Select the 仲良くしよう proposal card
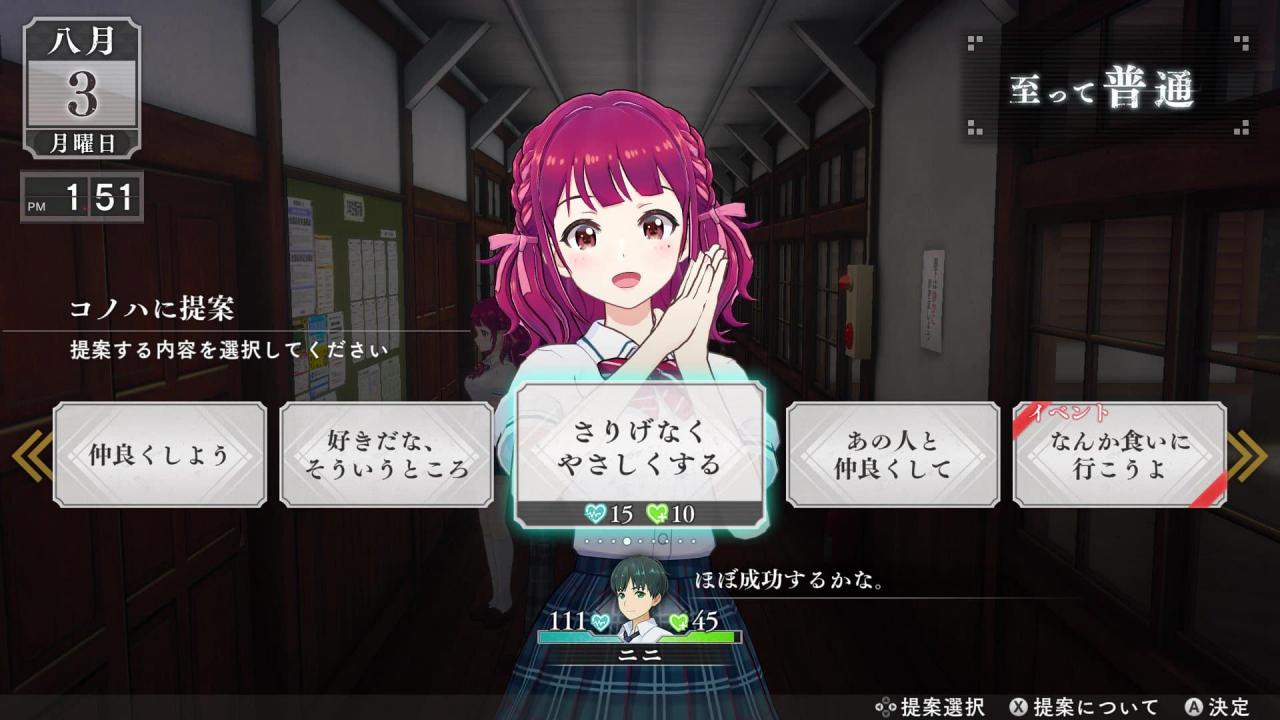1280x720 pixels. [x=160, y=455]
